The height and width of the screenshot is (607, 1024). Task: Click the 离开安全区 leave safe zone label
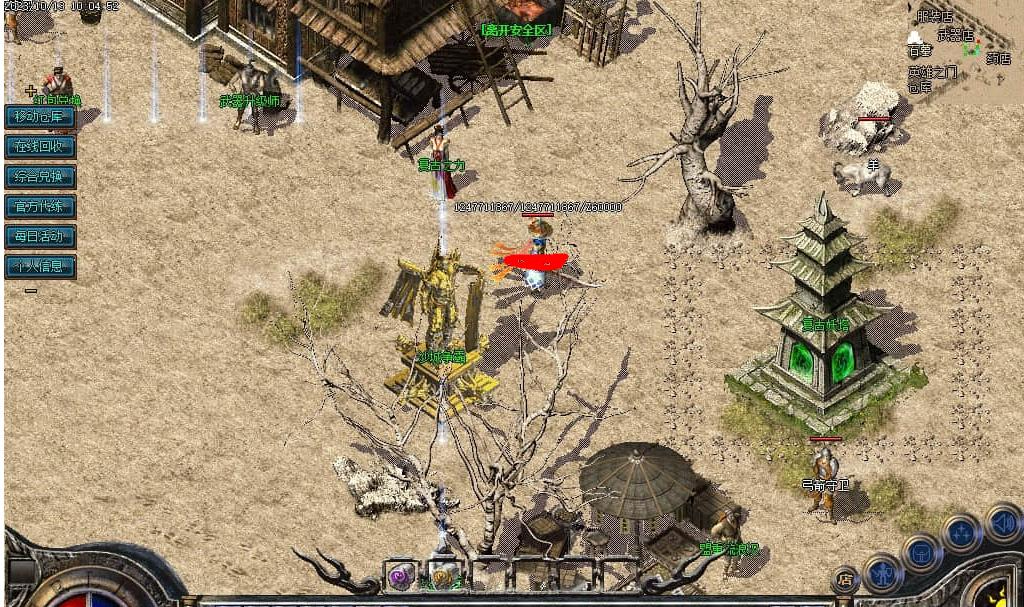pos(516,30)
